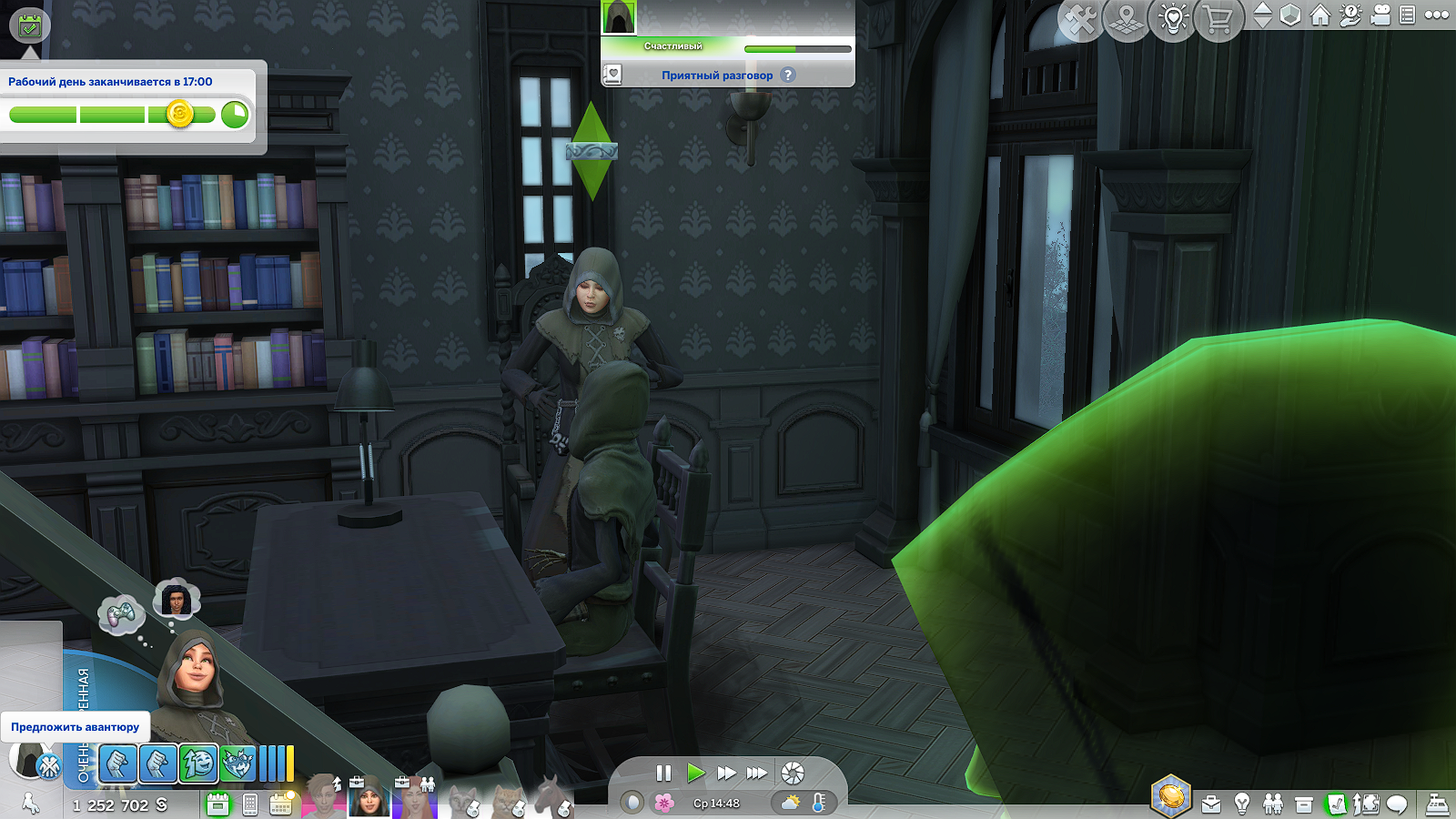Select the hooded Sim portrait in the household bar
This screenshot has height=819, width=1456.
[369, 799]
